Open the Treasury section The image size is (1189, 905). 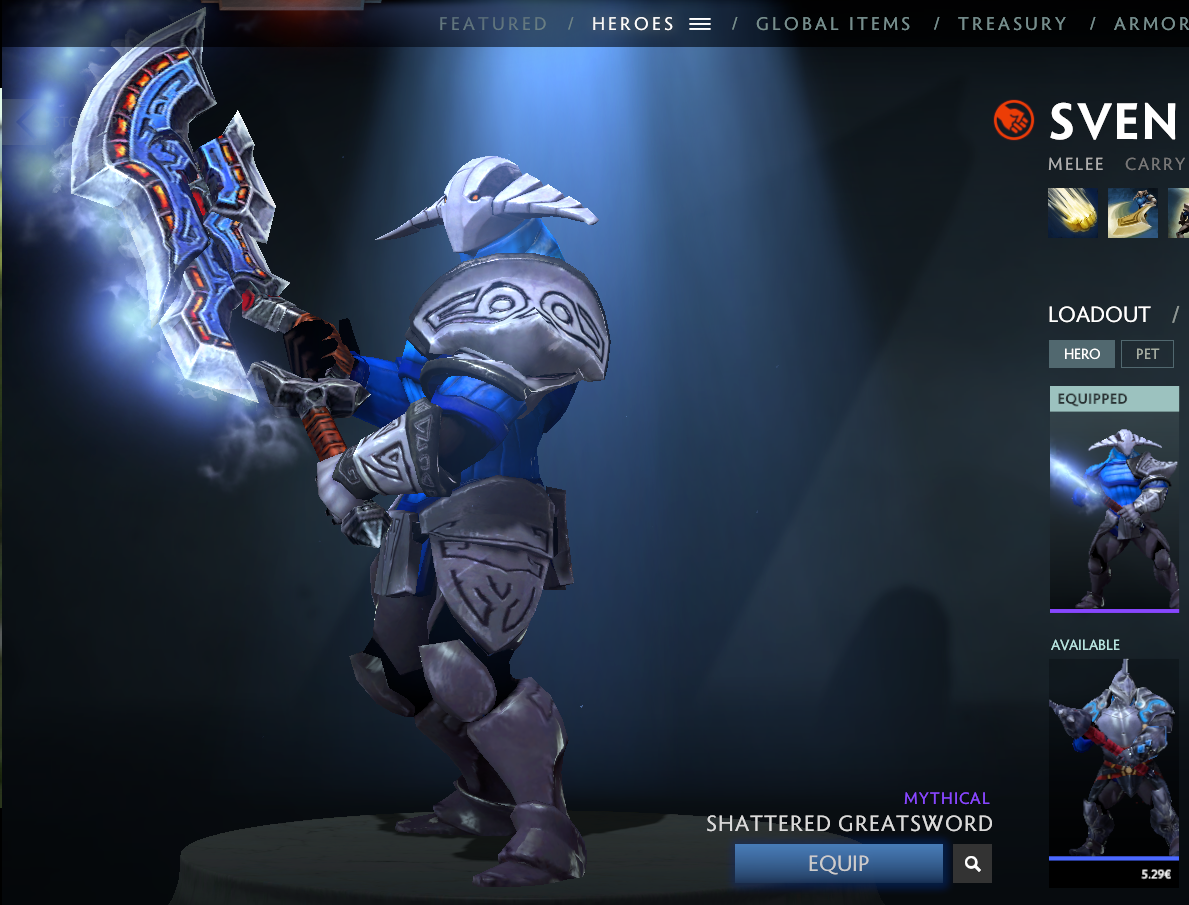coord(1012,24)
